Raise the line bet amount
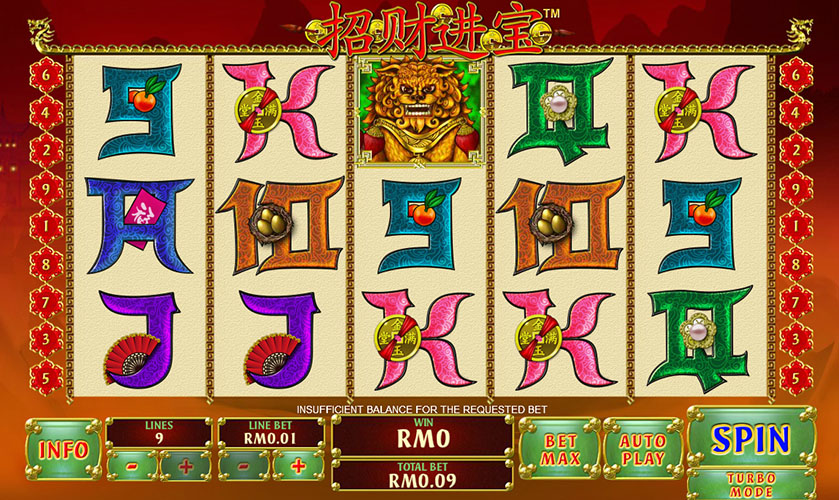Image resolution: width=839 pixels, height=500 pixels. (x=298, y=465)
